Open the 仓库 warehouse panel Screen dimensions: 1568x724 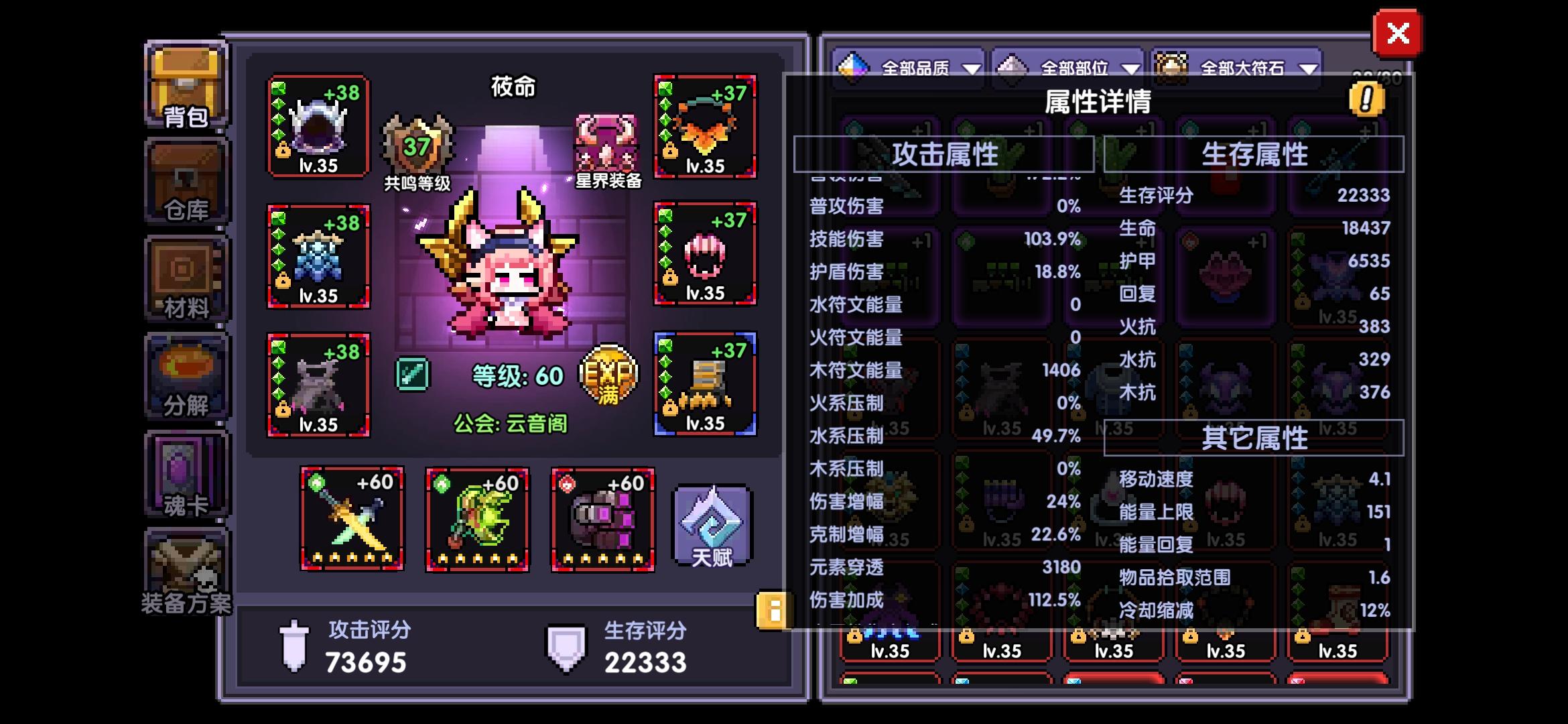pyautogui.click(x=186, y=182)
